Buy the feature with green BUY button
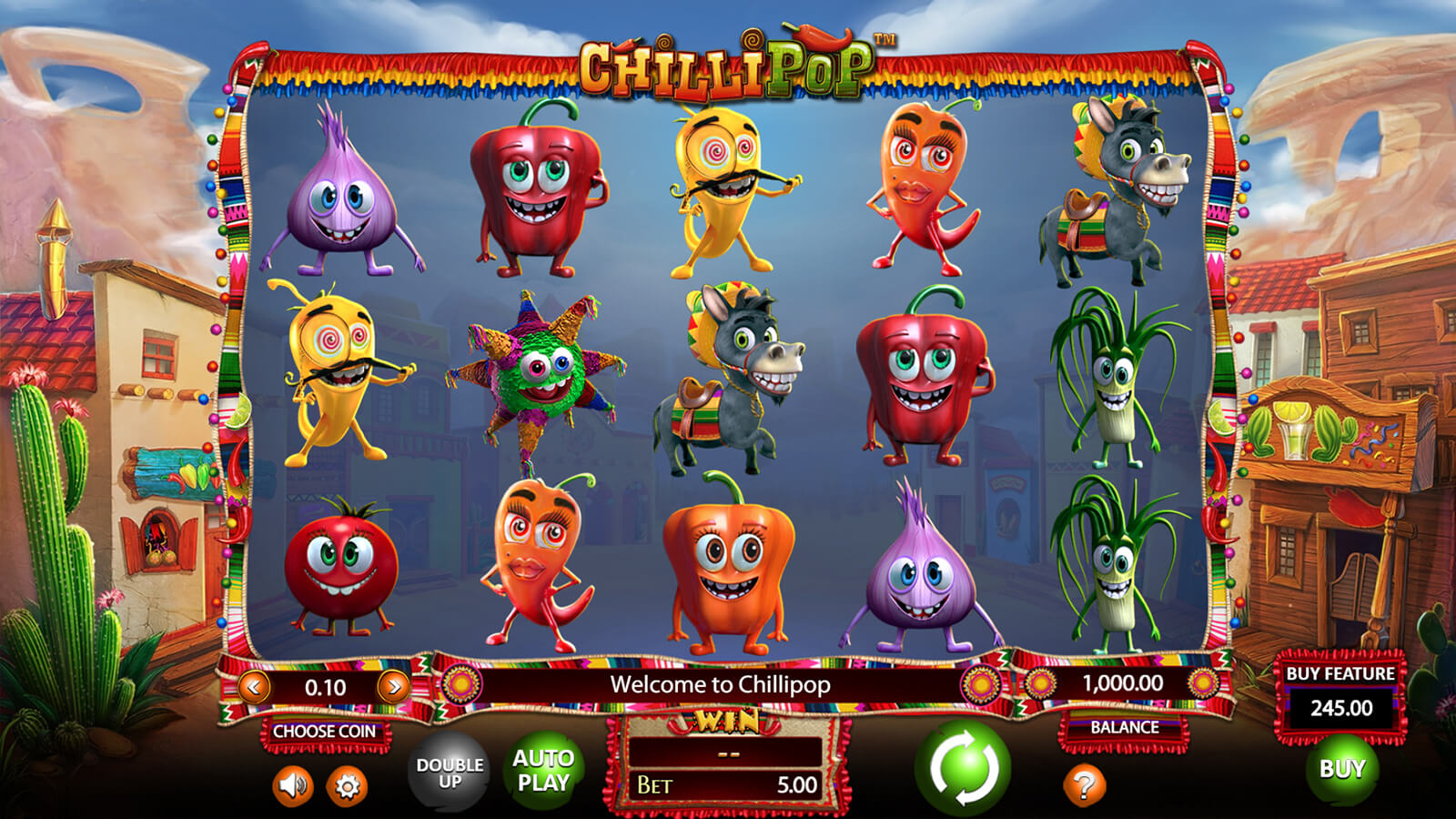The width and height of the screenshot is (1456, 819). tap(1342, 769)
